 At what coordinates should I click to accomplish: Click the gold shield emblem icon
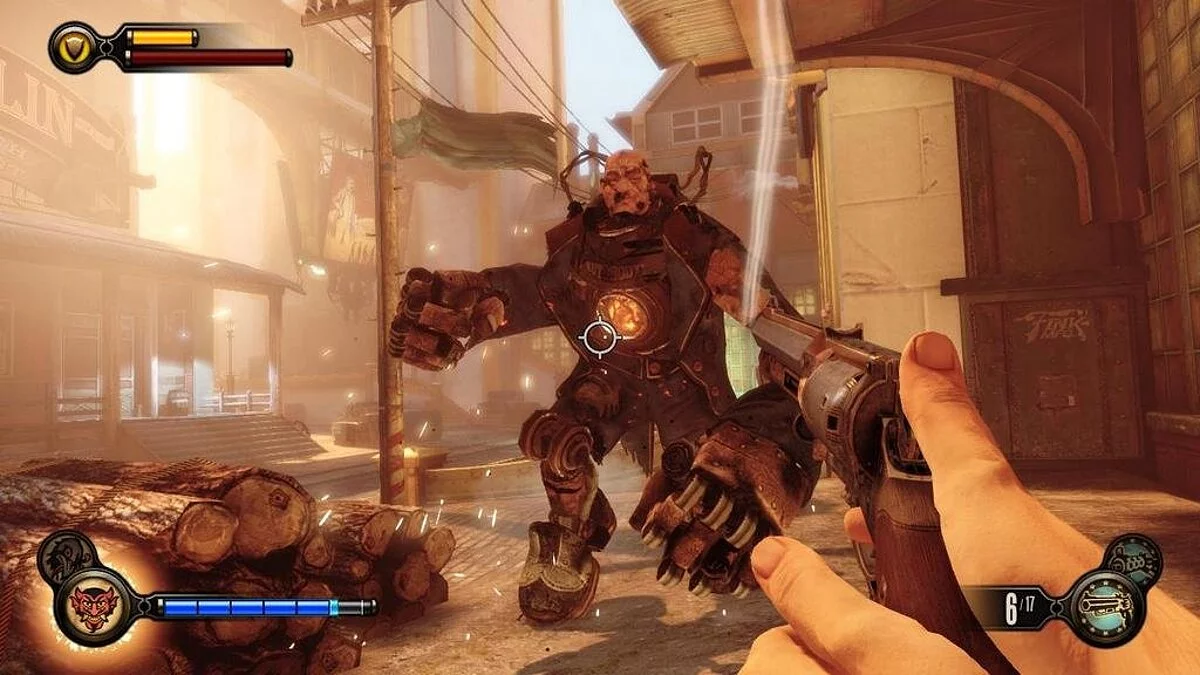click(x=74, y=47)
